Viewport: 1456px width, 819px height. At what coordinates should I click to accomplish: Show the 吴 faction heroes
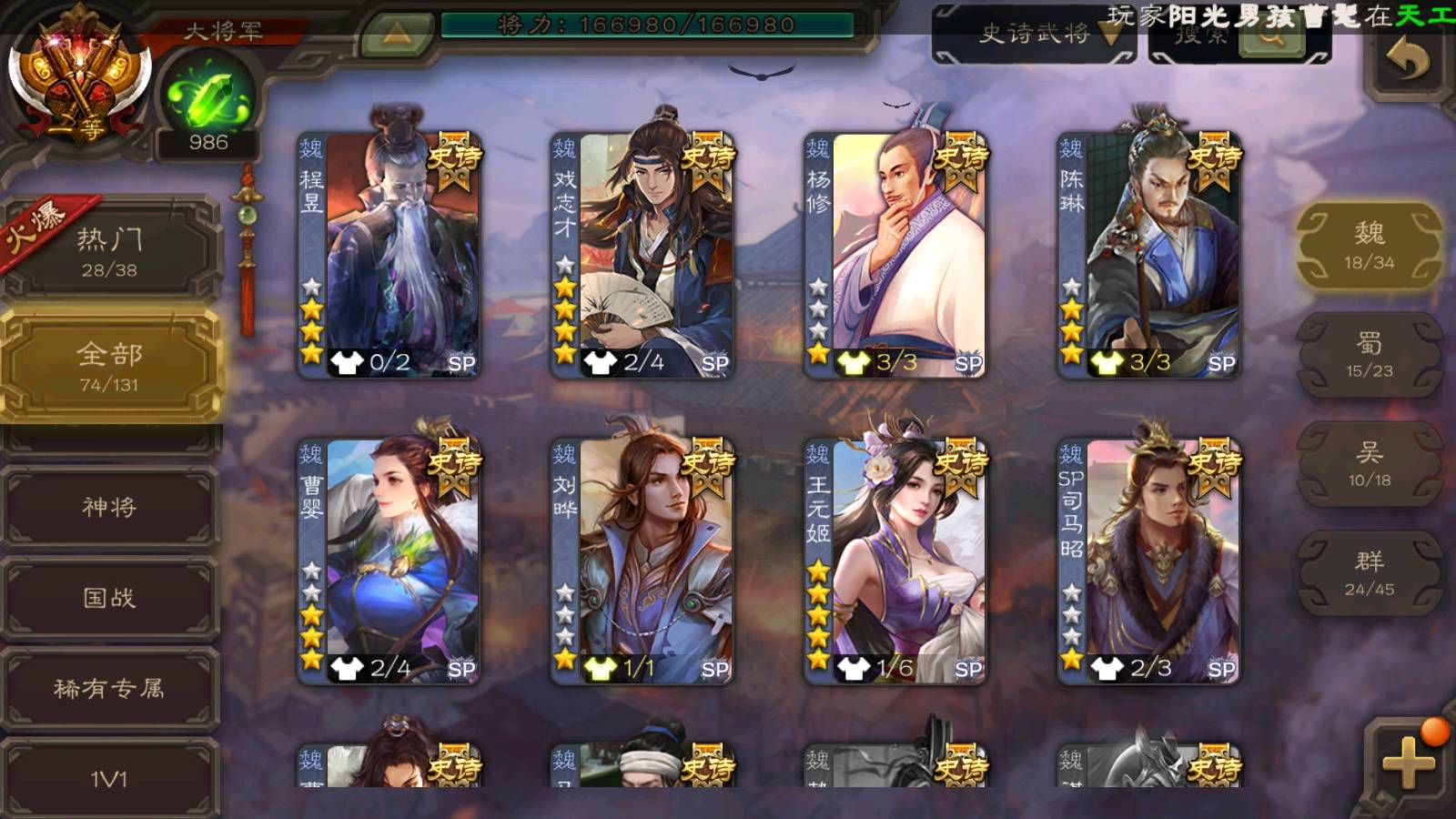pyautogui.click(x=1370, y=464)
